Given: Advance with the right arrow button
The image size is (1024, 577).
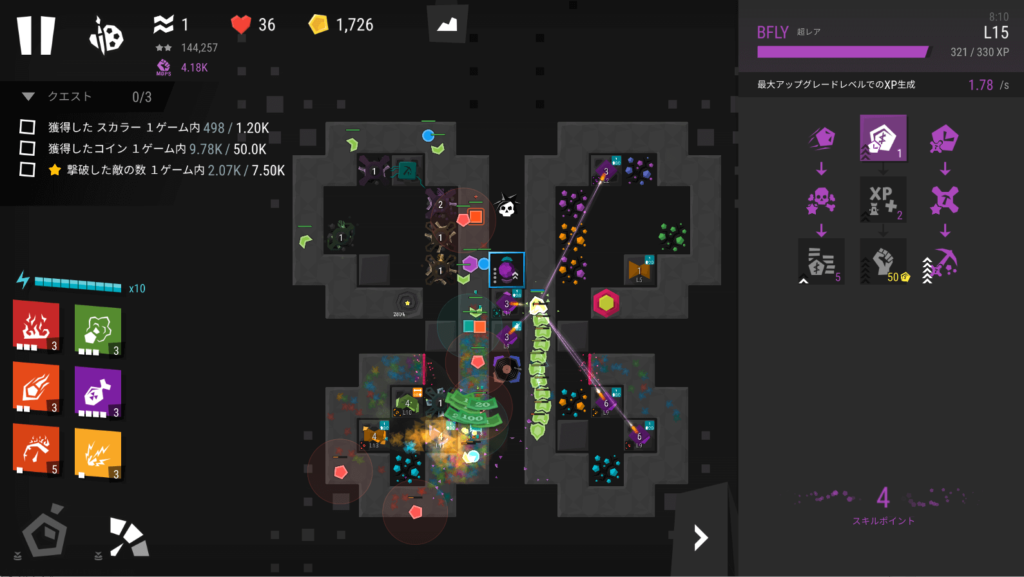Looking at the screenshot, I should click(701, 538).
